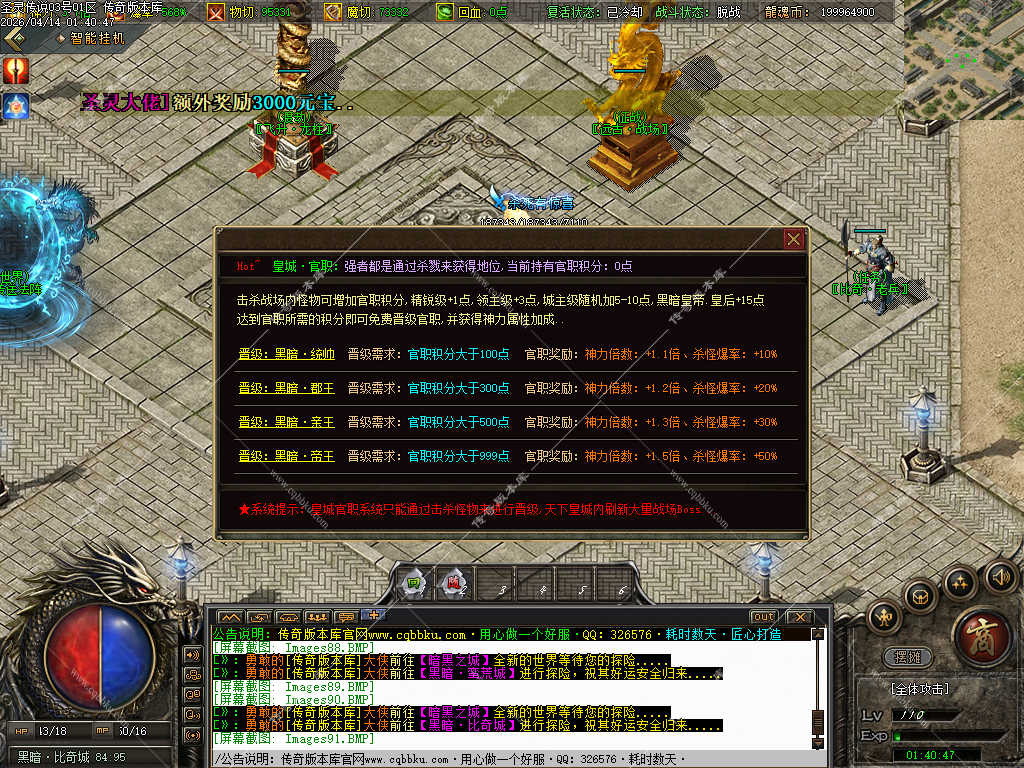
Task: Close the 皇城官职 dialog window
Action: point(794,239)
